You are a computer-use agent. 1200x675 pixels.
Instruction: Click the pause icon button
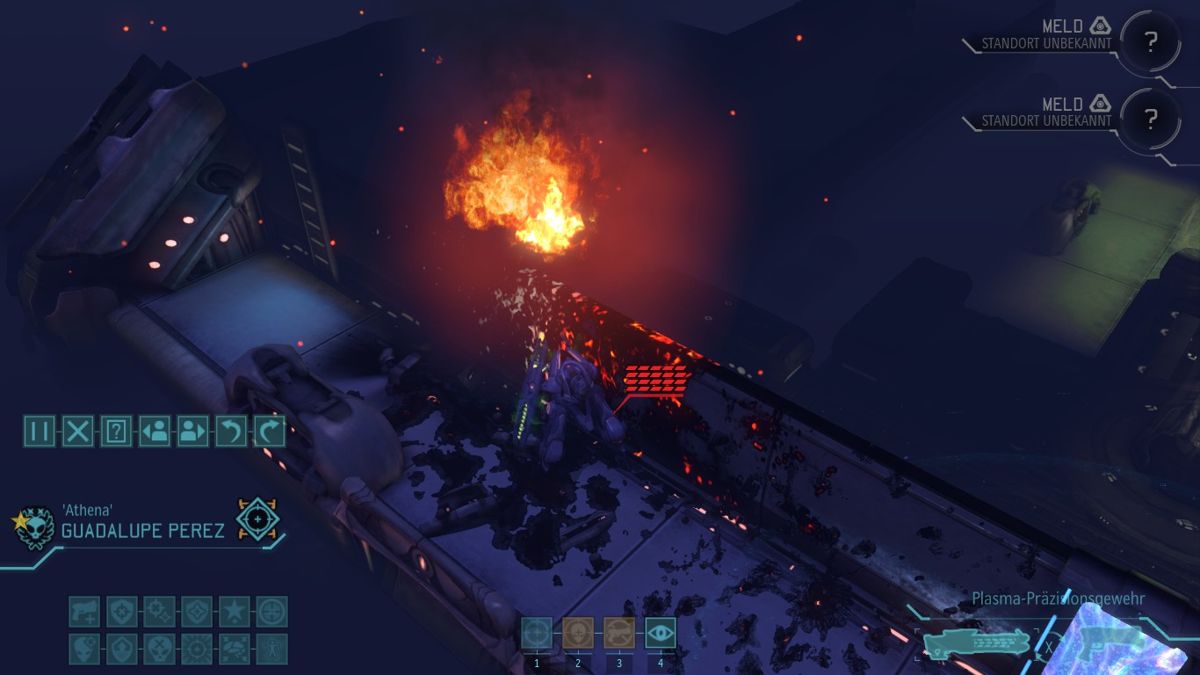[39, 431]
